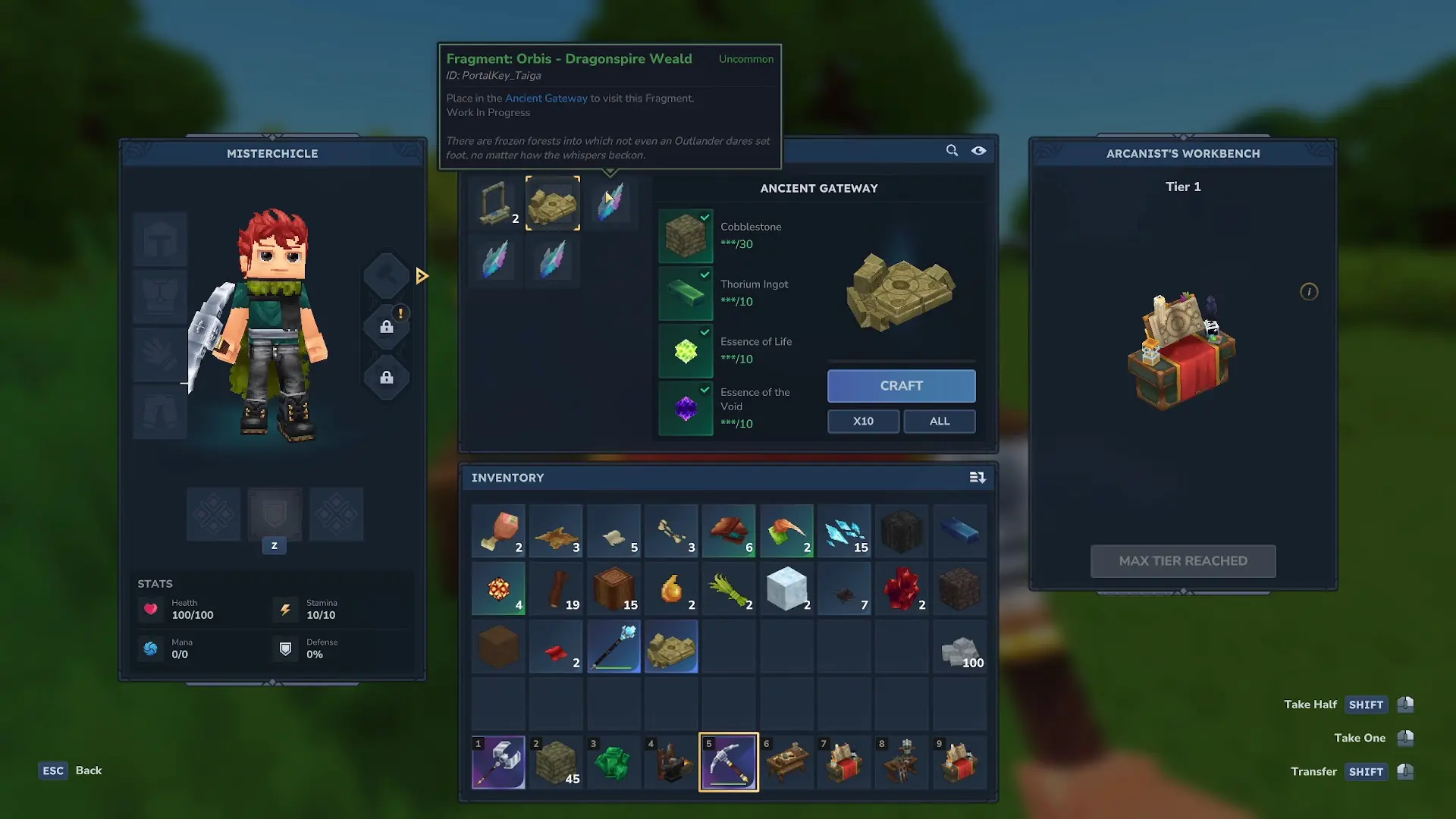The image size is (1456, 819).
Task: Choose the X10 craft quantity
Action: tap(863, 421)
